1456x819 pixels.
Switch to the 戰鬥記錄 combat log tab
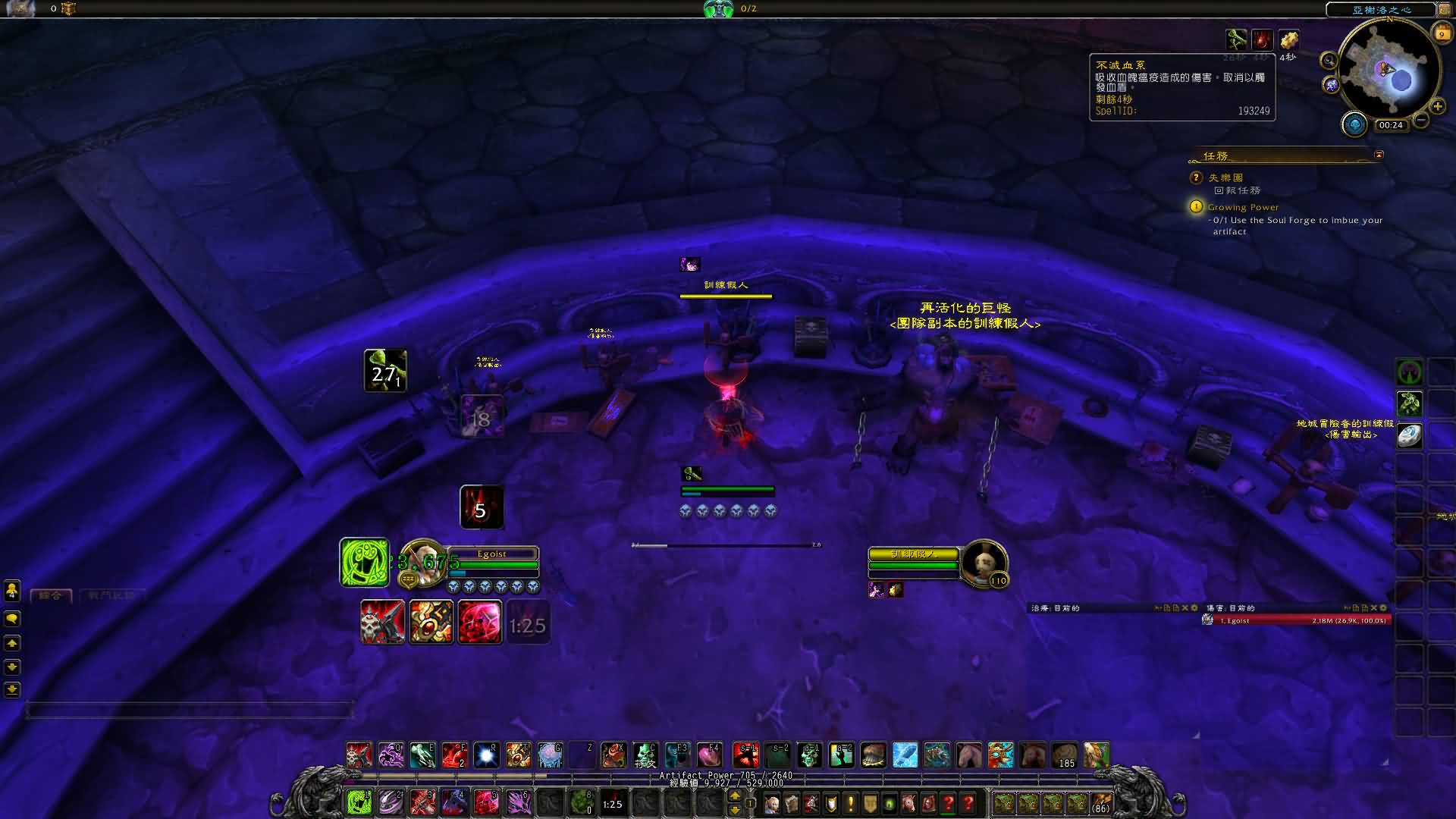tap(111, 596)
